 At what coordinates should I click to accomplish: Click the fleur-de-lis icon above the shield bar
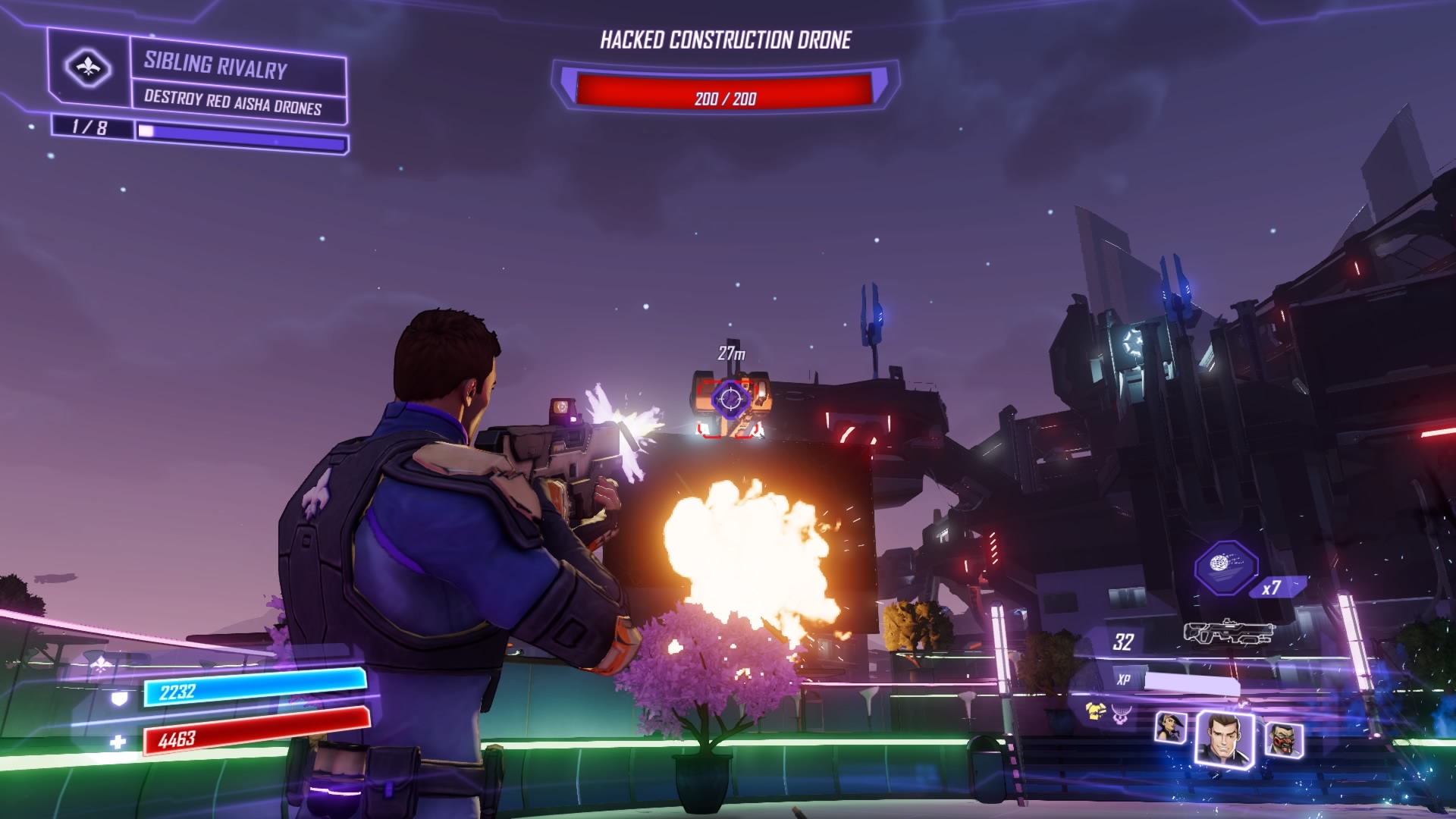point(100,665)
